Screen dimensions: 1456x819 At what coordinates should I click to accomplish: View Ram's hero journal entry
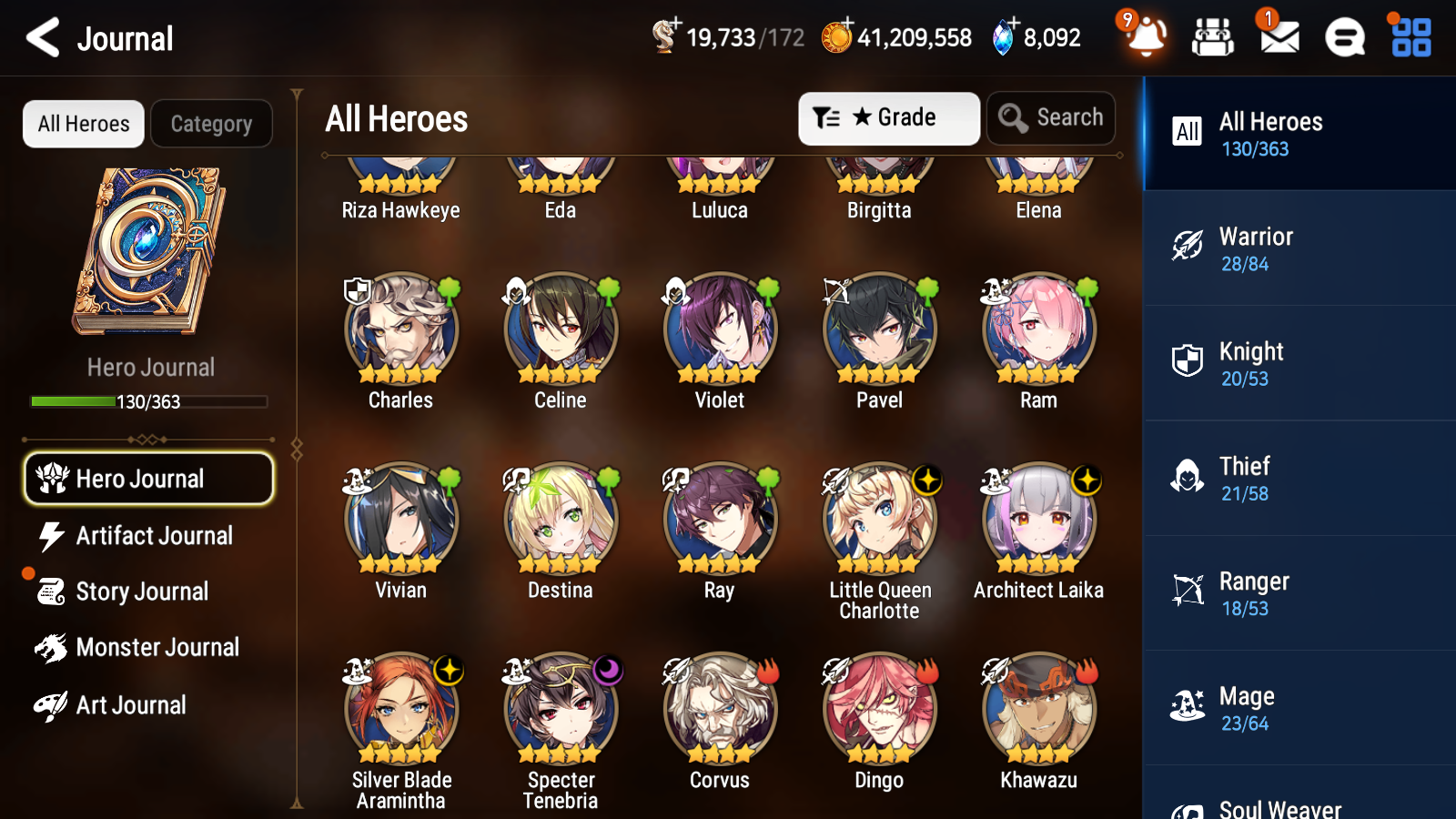(1038, 330)
